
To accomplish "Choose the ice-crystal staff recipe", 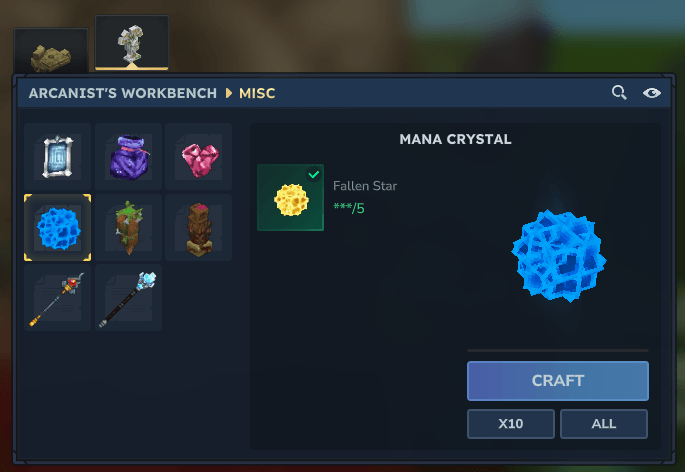I will pyautogui.click(x=128, y=298).
